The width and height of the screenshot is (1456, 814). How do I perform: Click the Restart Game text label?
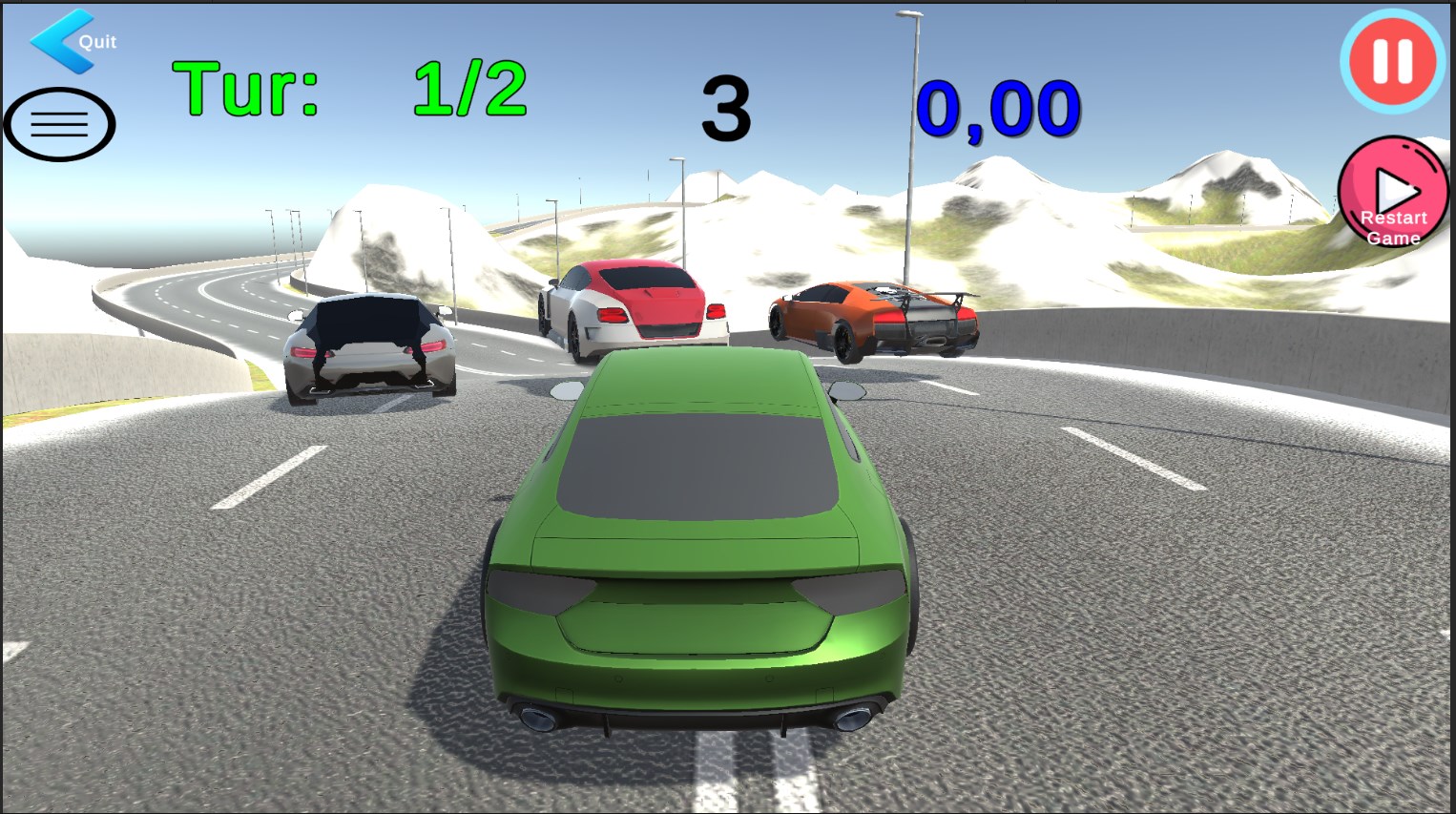click(1392, 228)
